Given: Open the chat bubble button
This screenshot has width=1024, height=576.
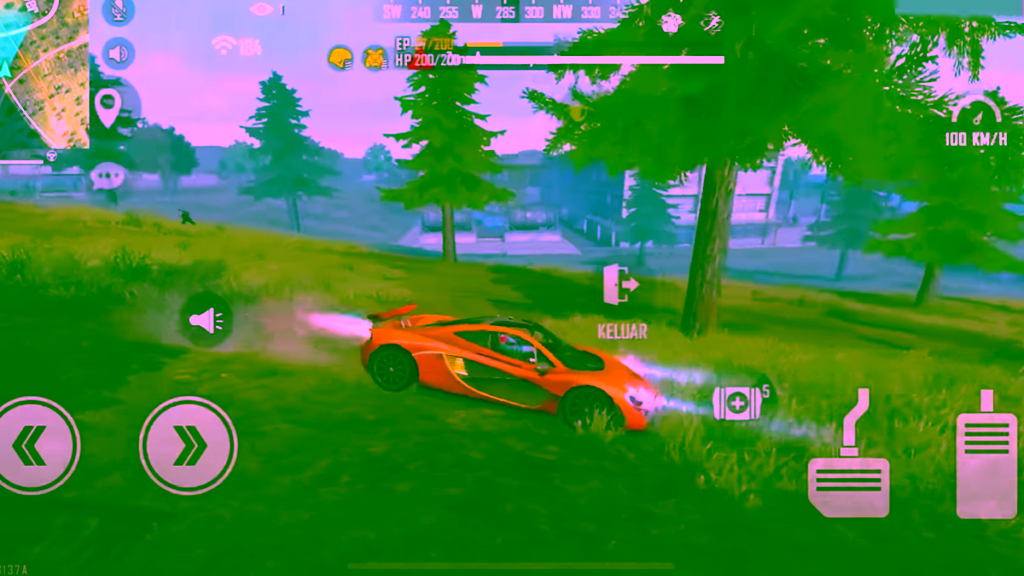Looking at the screenshot, I should [107, 177].
